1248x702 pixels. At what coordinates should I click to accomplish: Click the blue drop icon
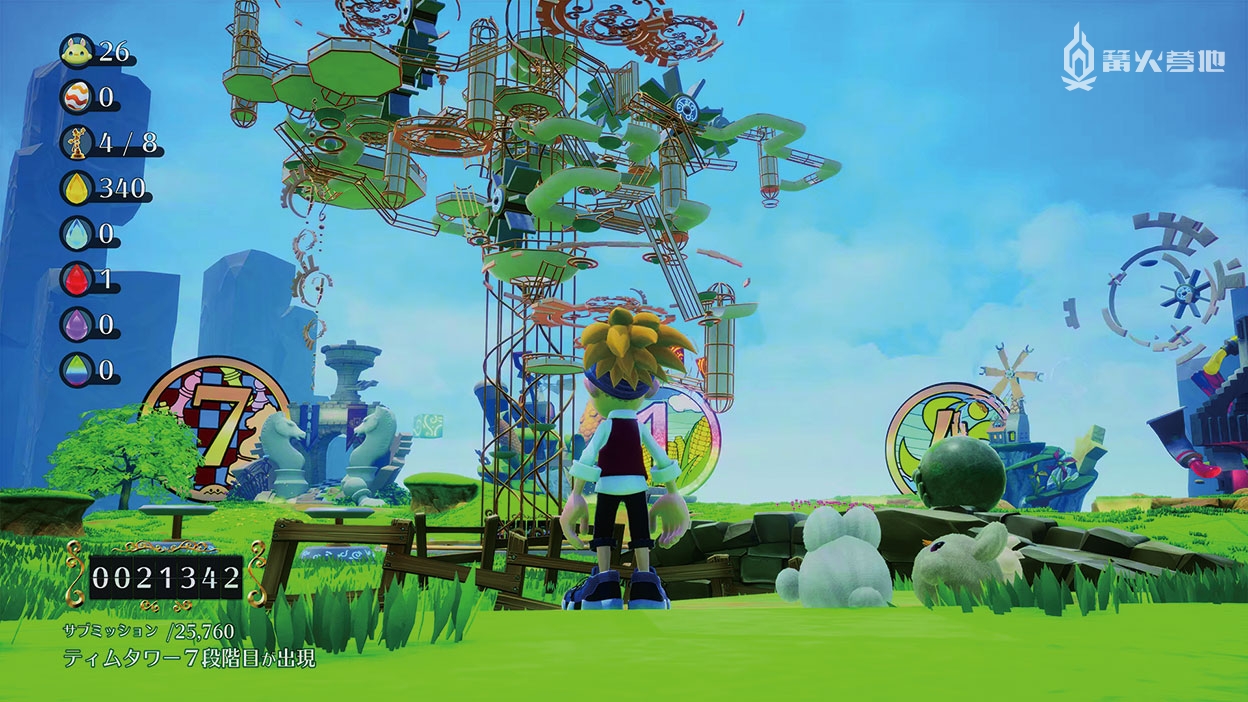[x=75, y=234]
